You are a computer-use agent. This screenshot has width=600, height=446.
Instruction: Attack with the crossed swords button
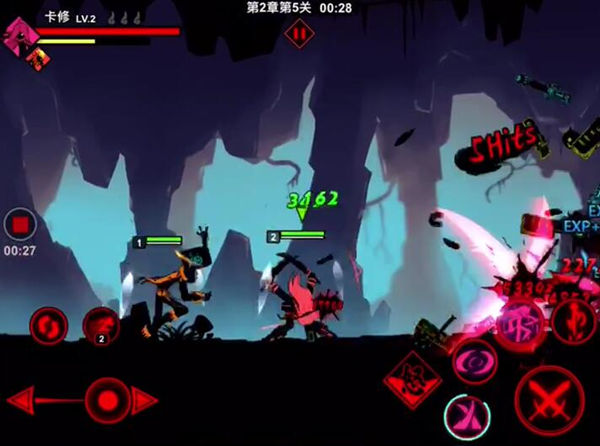[549, 398]
